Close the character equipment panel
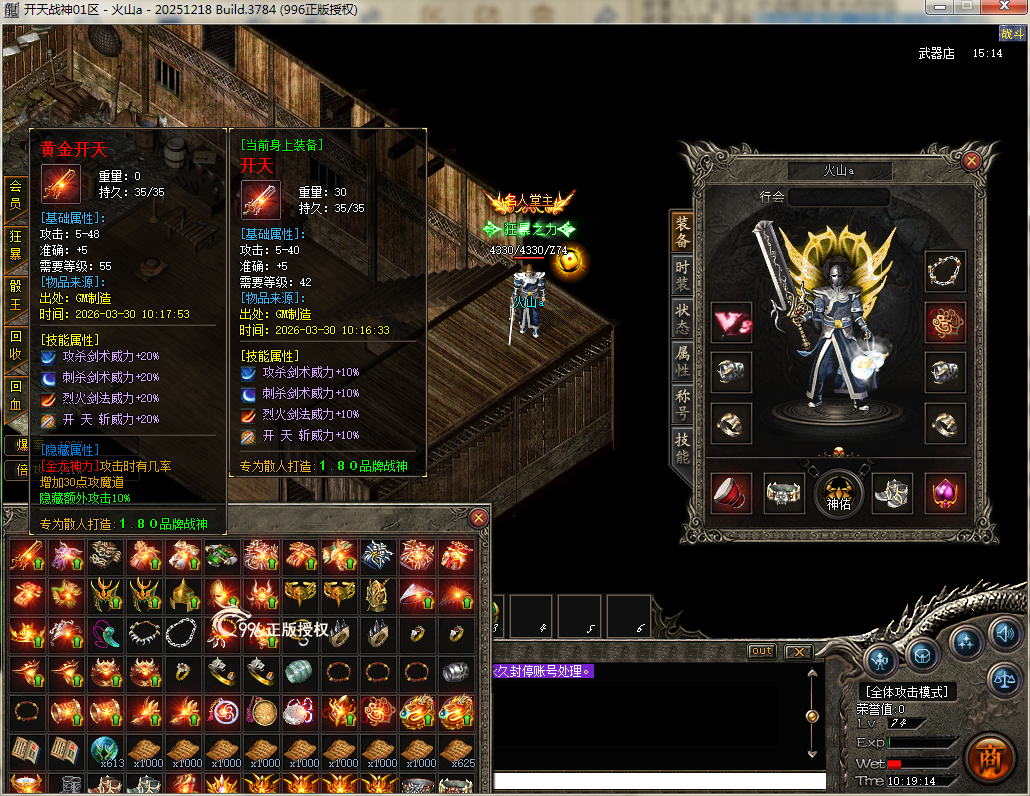This screenshot has width=1030, height=796. [x=971, y=160]
